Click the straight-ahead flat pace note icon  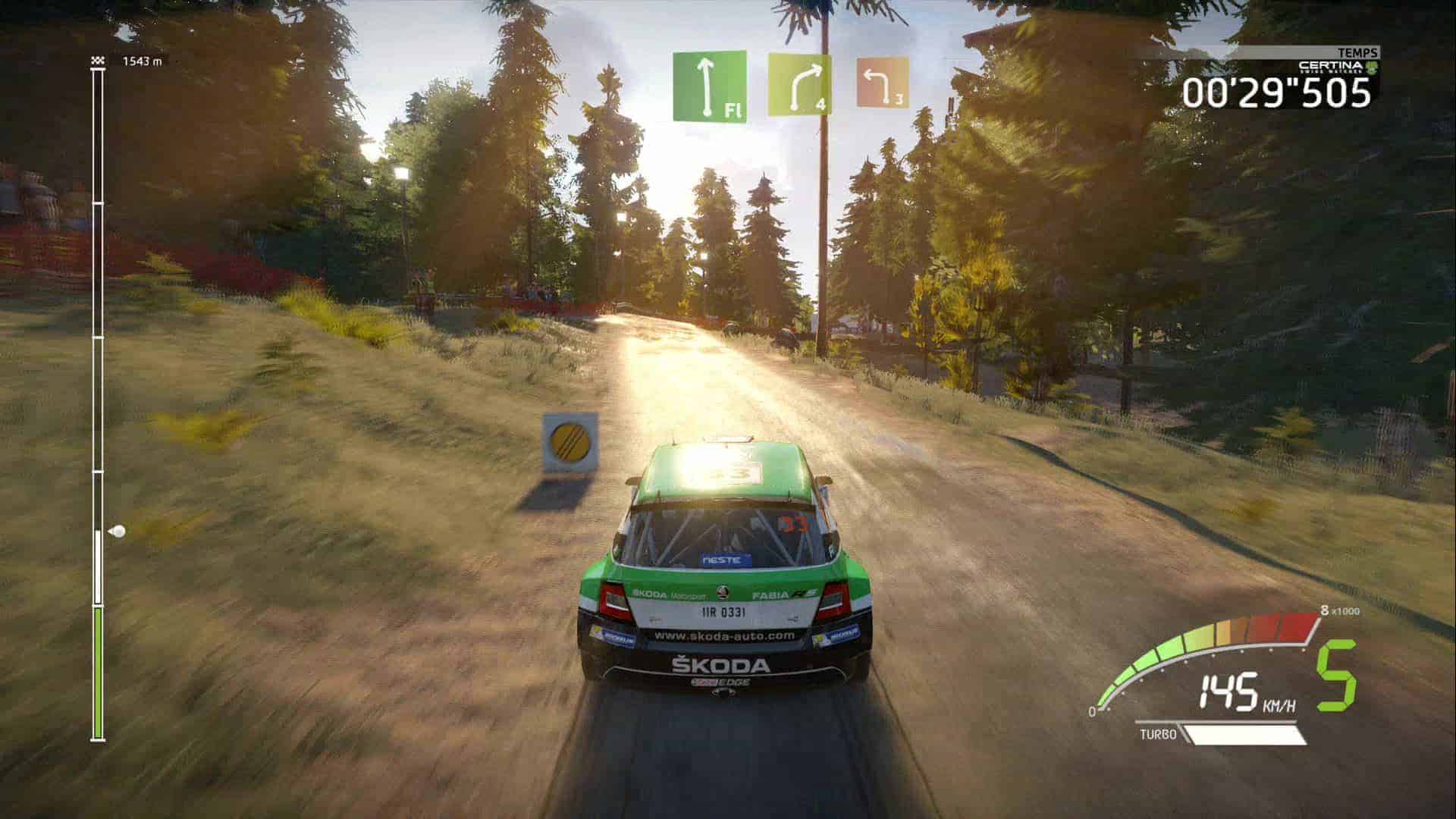709,86
